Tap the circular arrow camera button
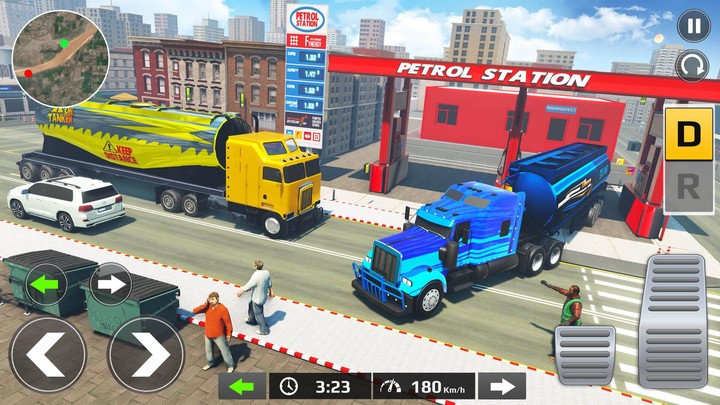The width and height of the screenshot is (720, 405). (x=692, y=66)
